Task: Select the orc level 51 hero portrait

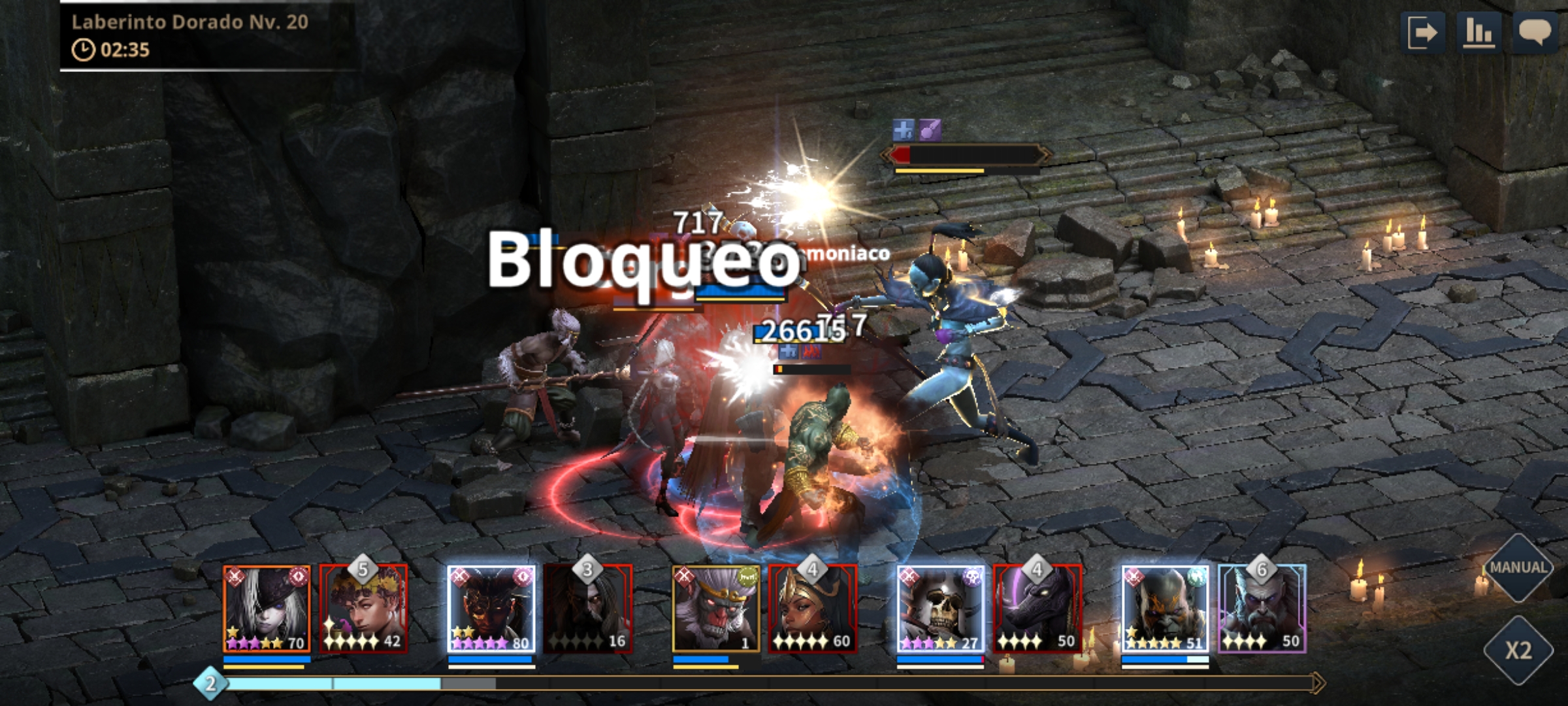Action: 1165,609
